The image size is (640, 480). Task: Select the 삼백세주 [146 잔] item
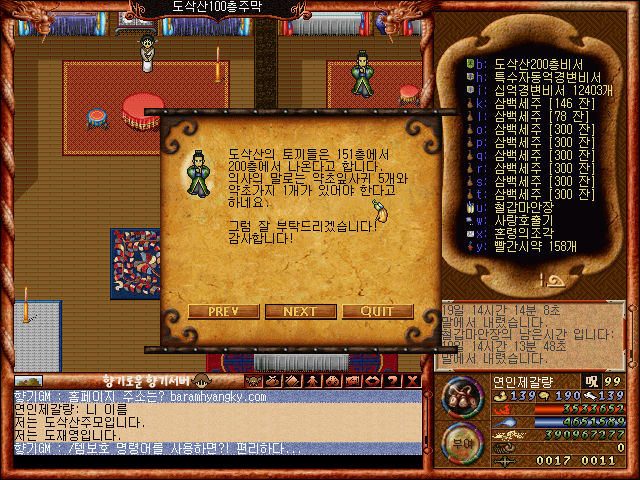(530, 102)
